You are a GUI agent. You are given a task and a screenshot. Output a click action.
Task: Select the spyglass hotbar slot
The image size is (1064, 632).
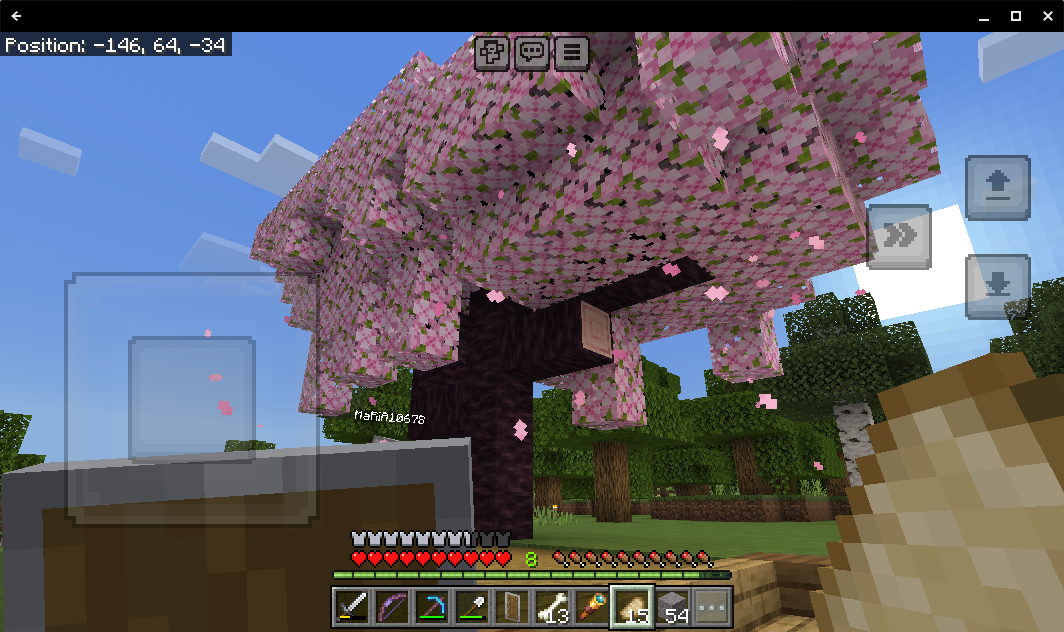pos(591,606)
